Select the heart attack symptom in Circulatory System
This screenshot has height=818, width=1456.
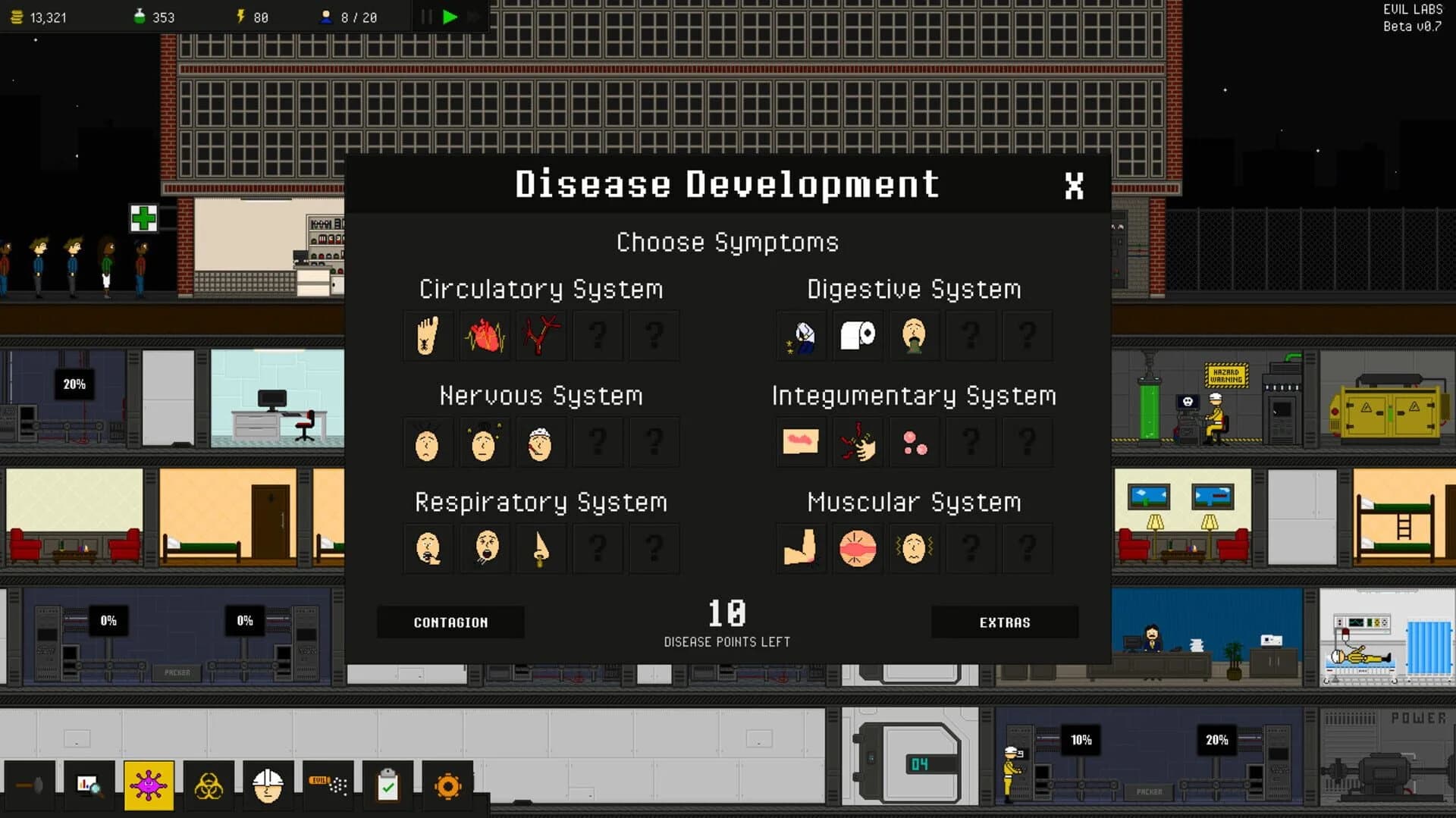(485, 336)
